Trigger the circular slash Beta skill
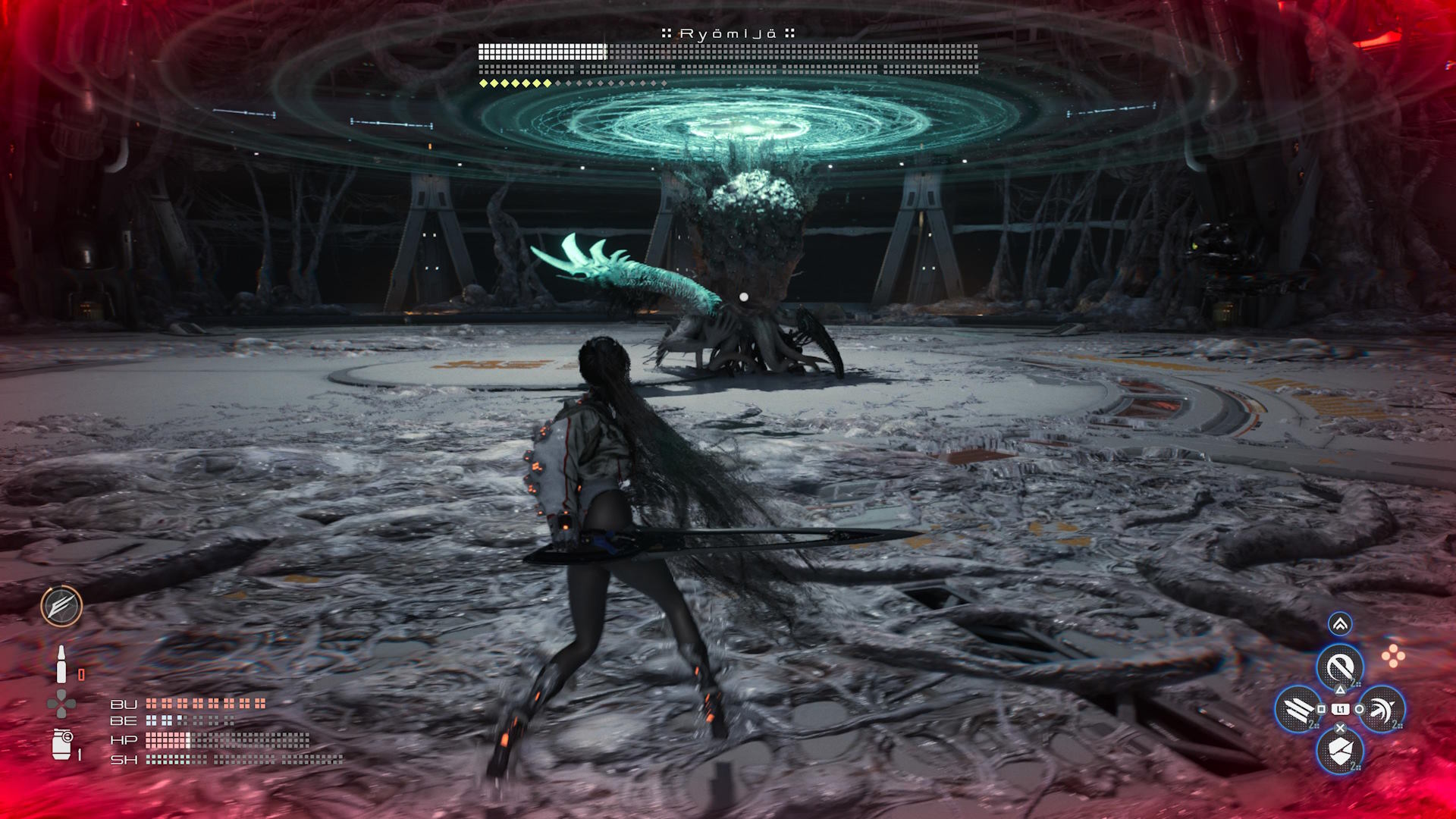Viewport: 1456px width, 819px height. 1340,668
